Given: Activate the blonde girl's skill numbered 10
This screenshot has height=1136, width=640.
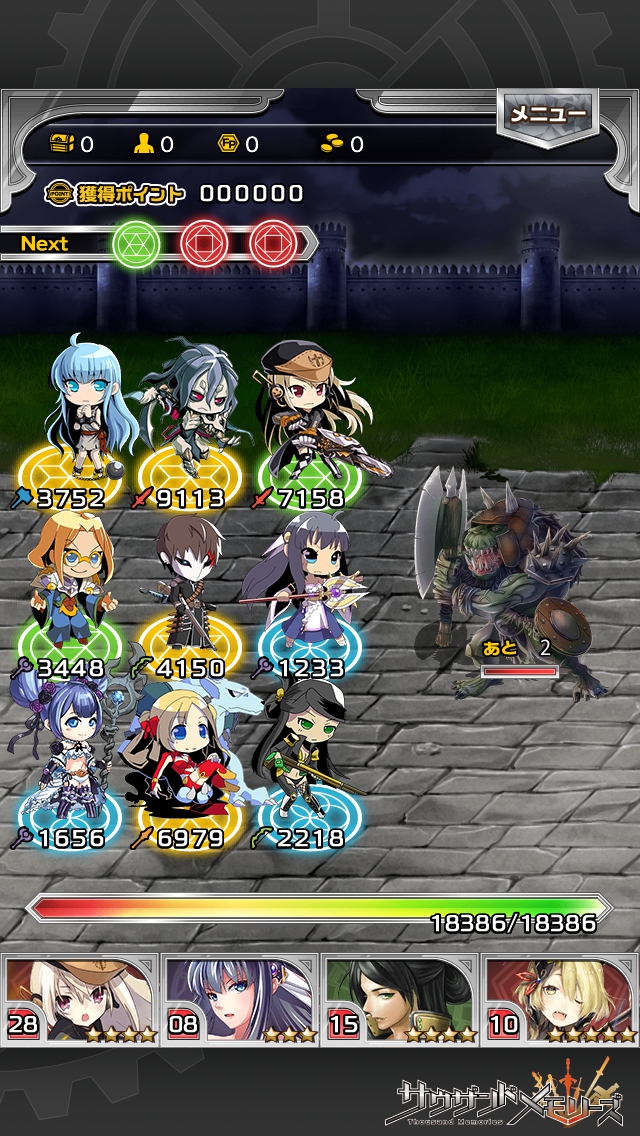Looking at the screenshot, I should [560, 998].
